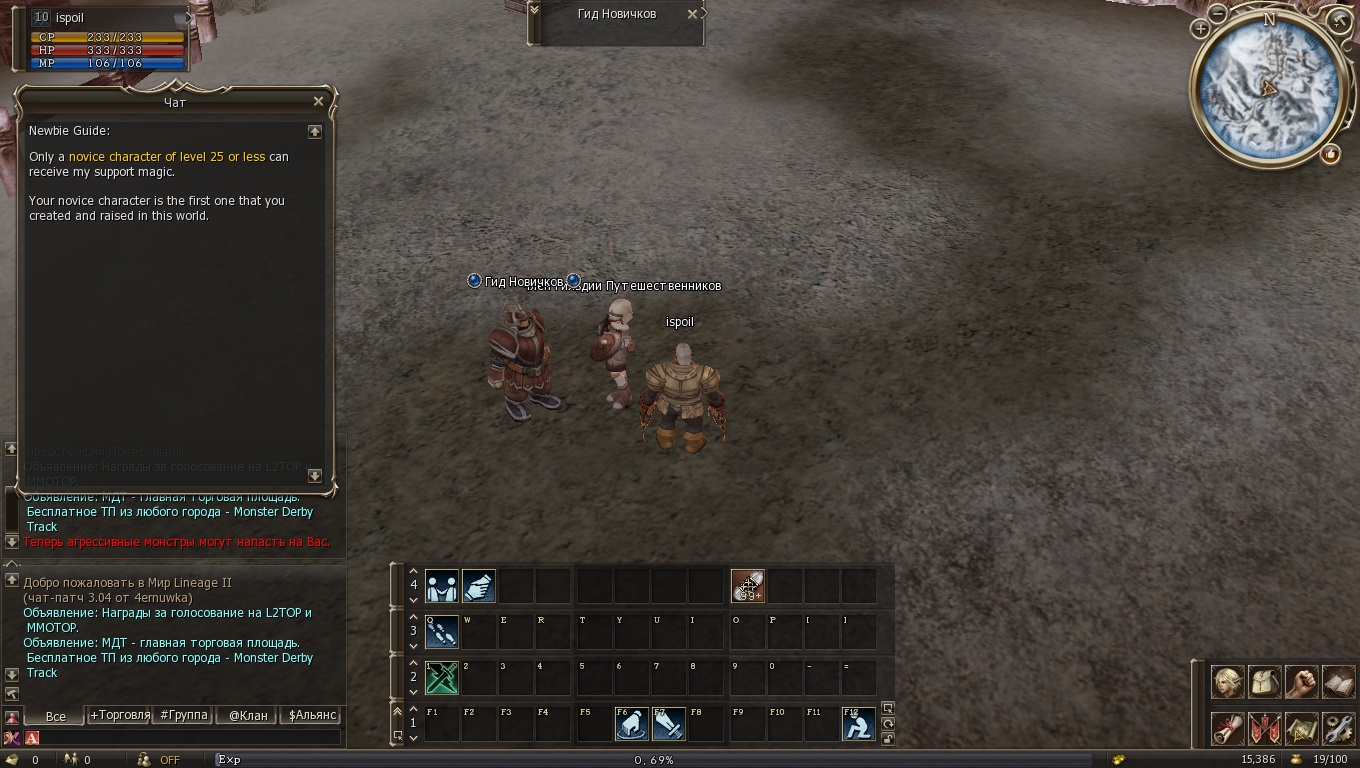Open the system menu wrench icon

point(1338,728)
